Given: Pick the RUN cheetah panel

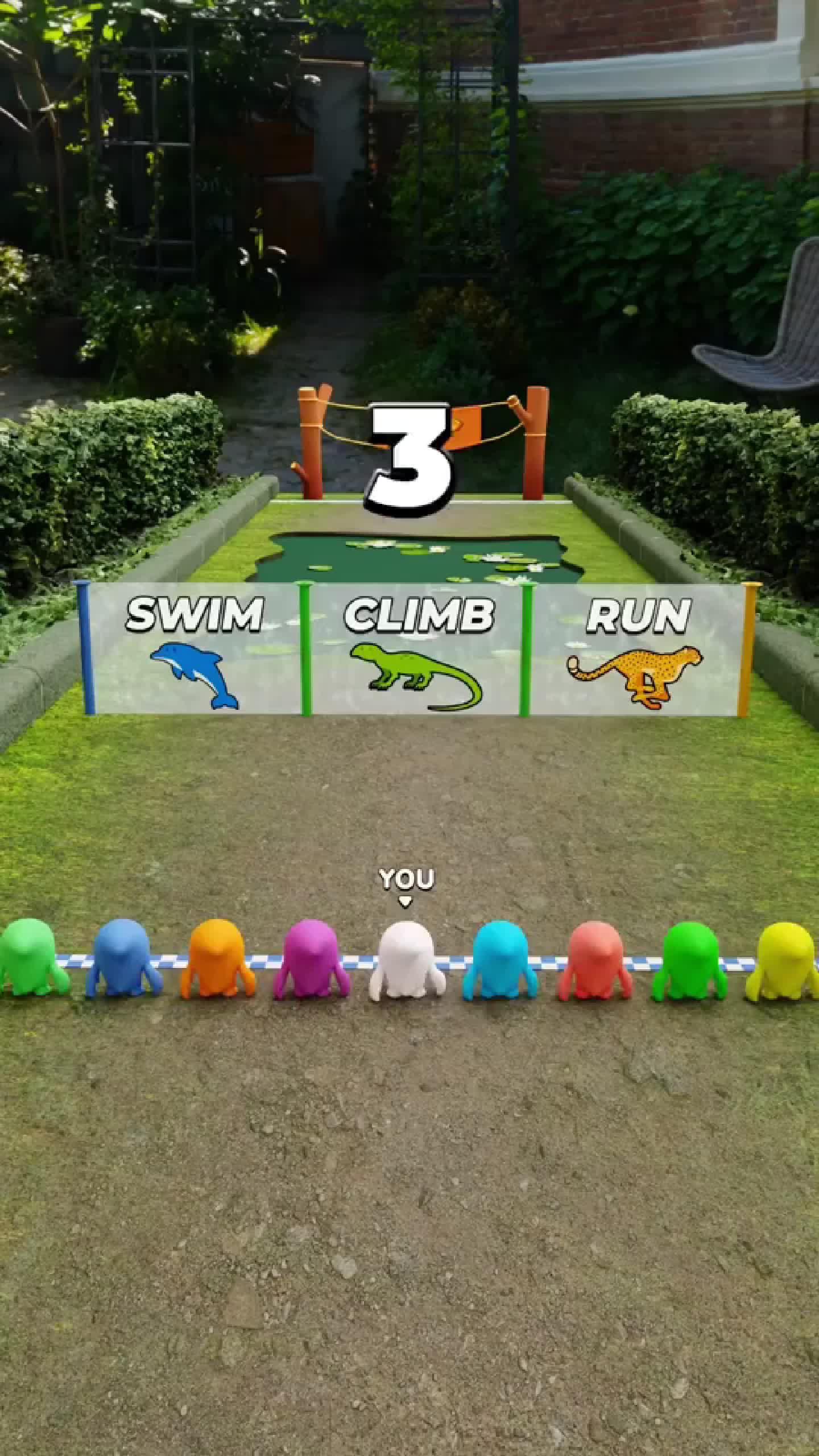Looking at the screenshot, I should 636,648.
